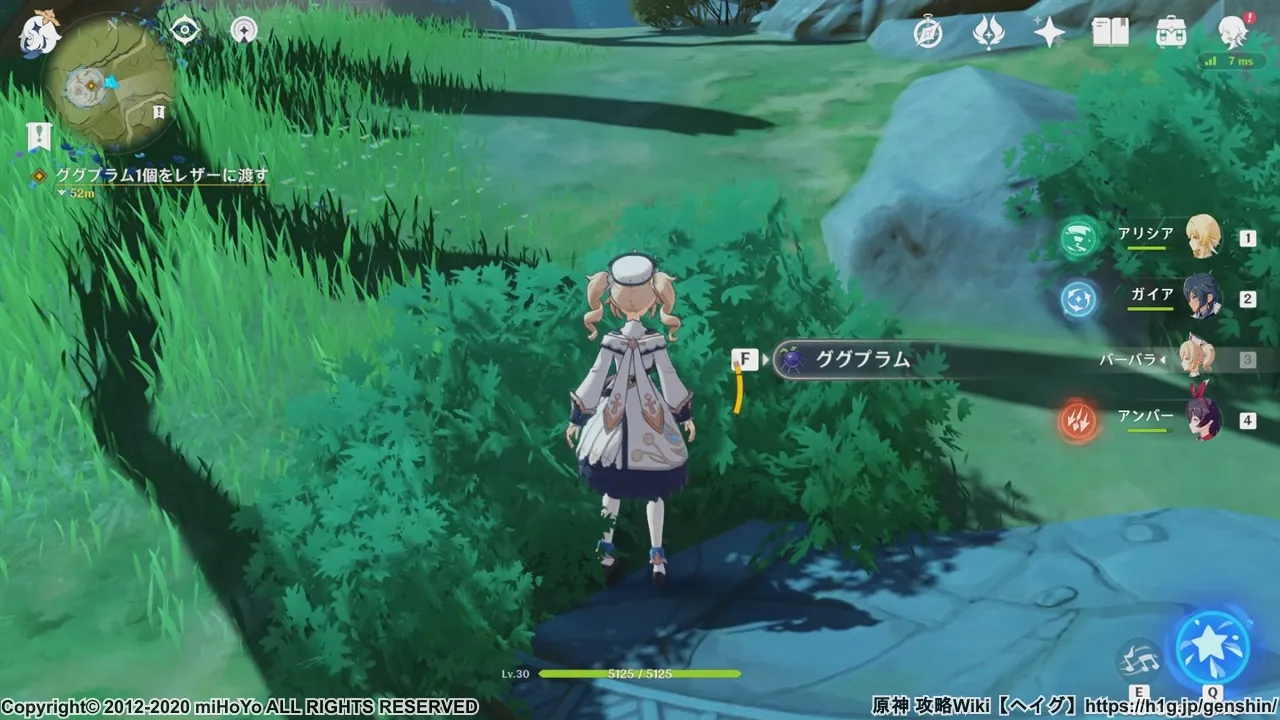Open the backpack inventory icon
Screen dimensions: 1280x720
(1171, 33)
